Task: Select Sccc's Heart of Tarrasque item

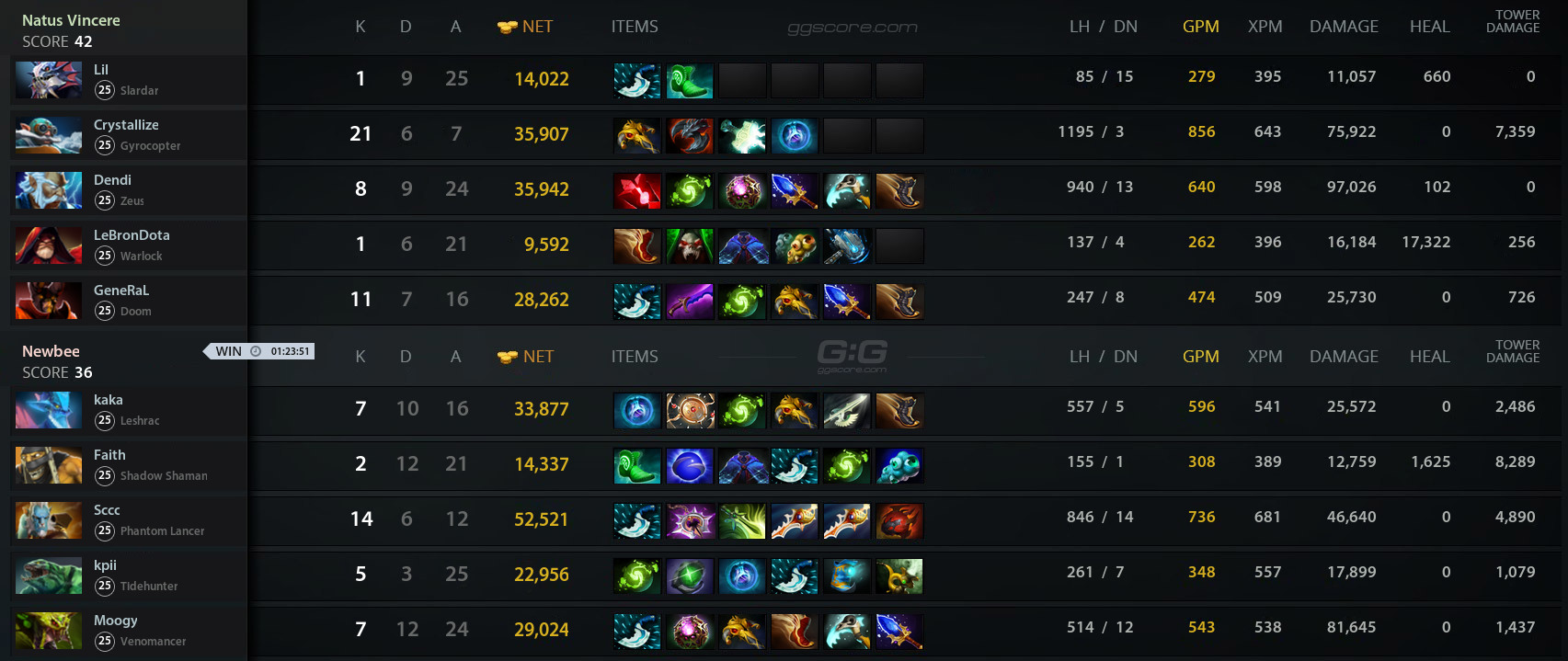Action: 899,521
